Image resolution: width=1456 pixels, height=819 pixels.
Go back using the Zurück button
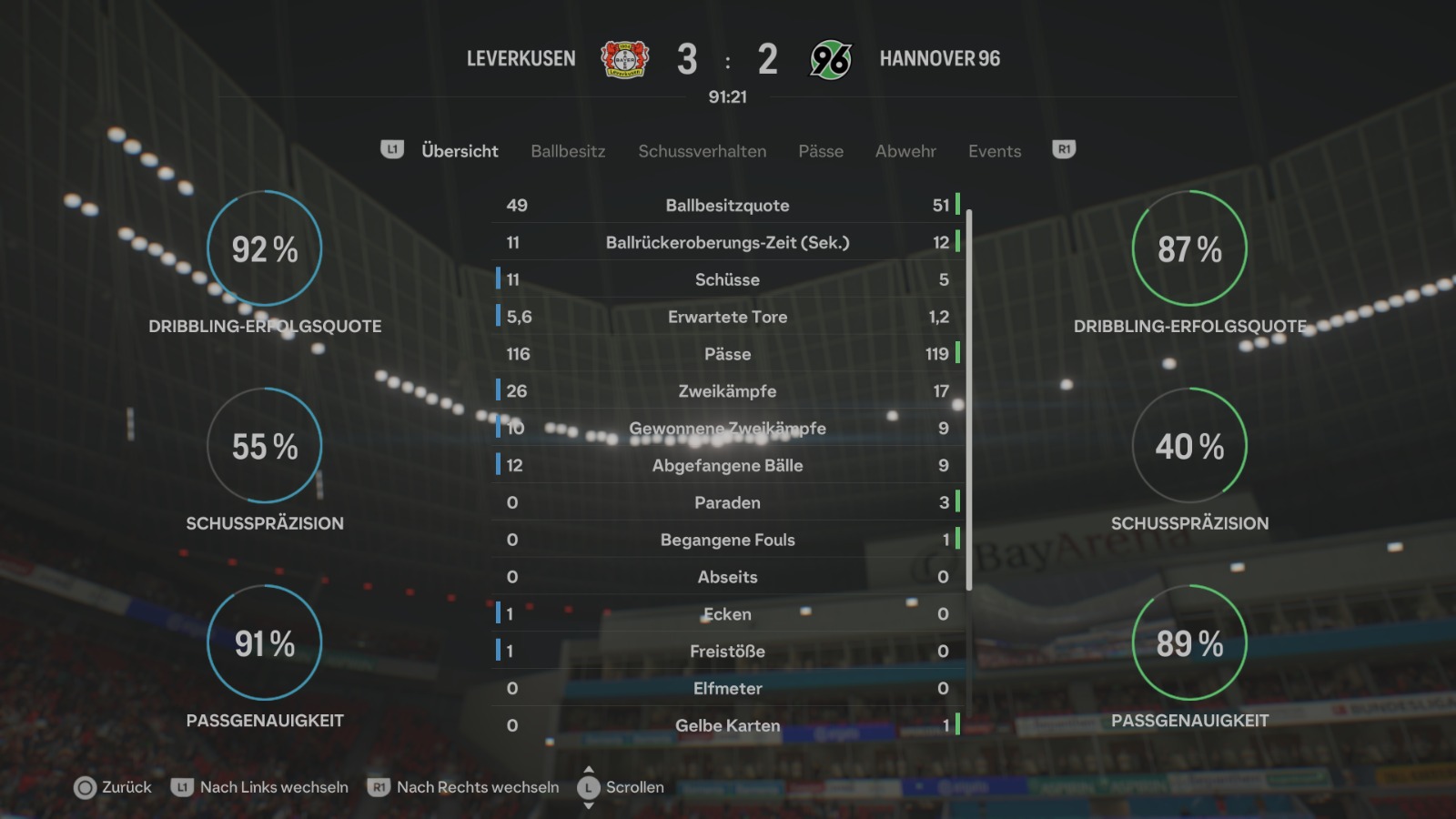tap(113, 787)
